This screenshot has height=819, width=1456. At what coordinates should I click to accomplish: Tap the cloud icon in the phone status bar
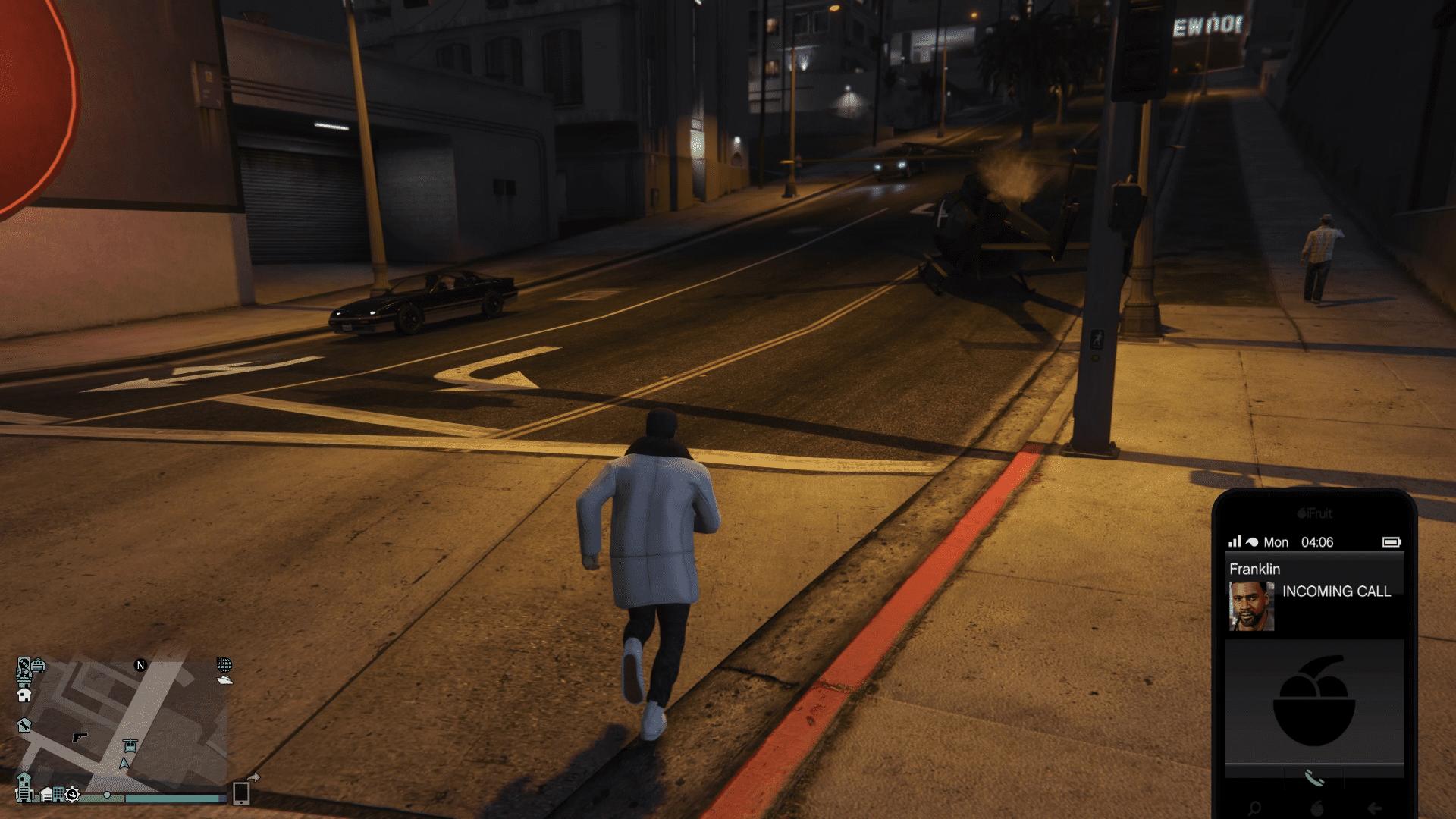(1252, 541)
